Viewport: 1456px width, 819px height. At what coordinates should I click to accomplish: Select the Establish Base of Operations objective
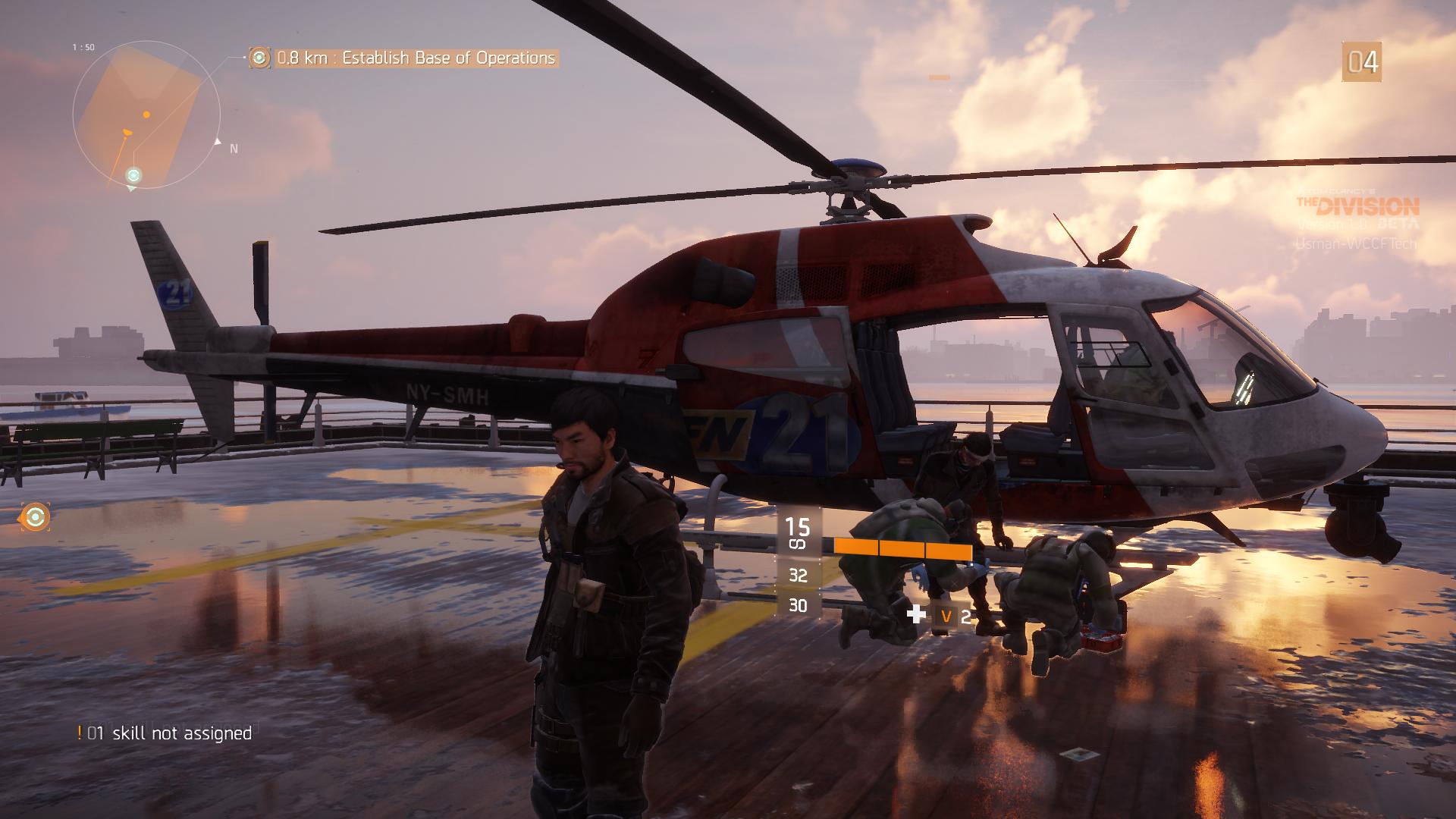[x=416, y=58]
